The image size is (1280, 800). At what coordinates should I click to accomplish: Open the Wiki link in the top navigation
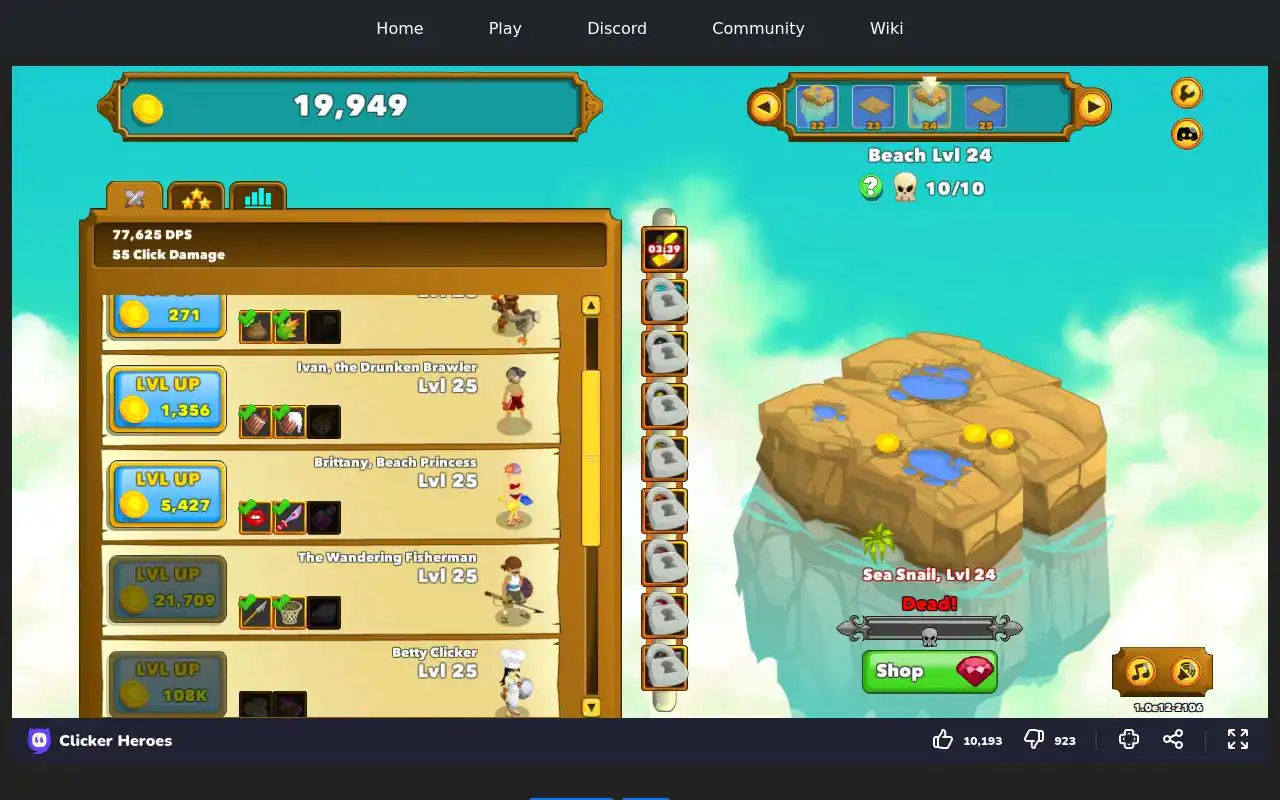point(886,28)
